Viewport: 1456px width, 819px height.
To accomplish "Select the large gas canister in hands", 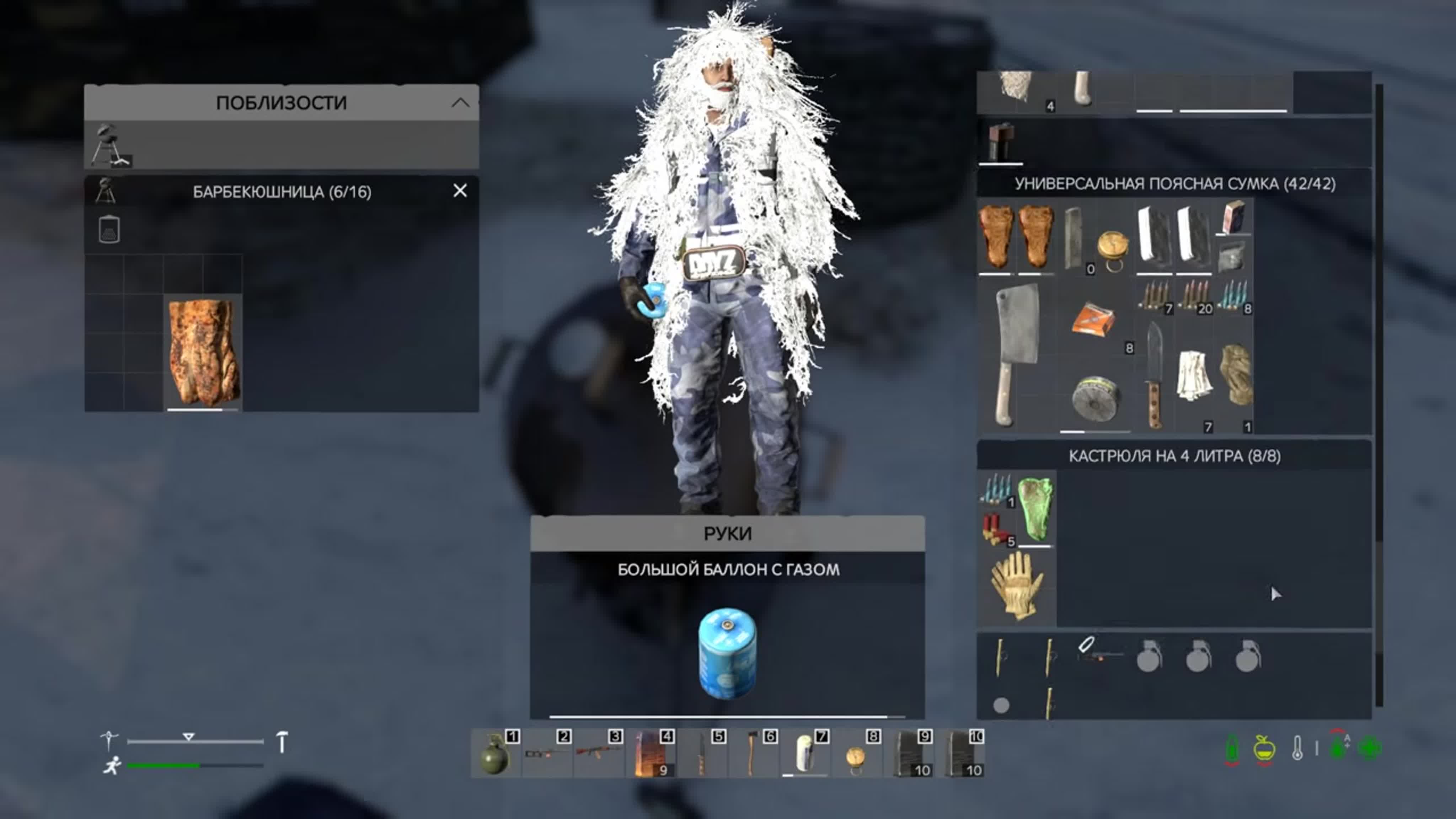I will click(727, 653).
